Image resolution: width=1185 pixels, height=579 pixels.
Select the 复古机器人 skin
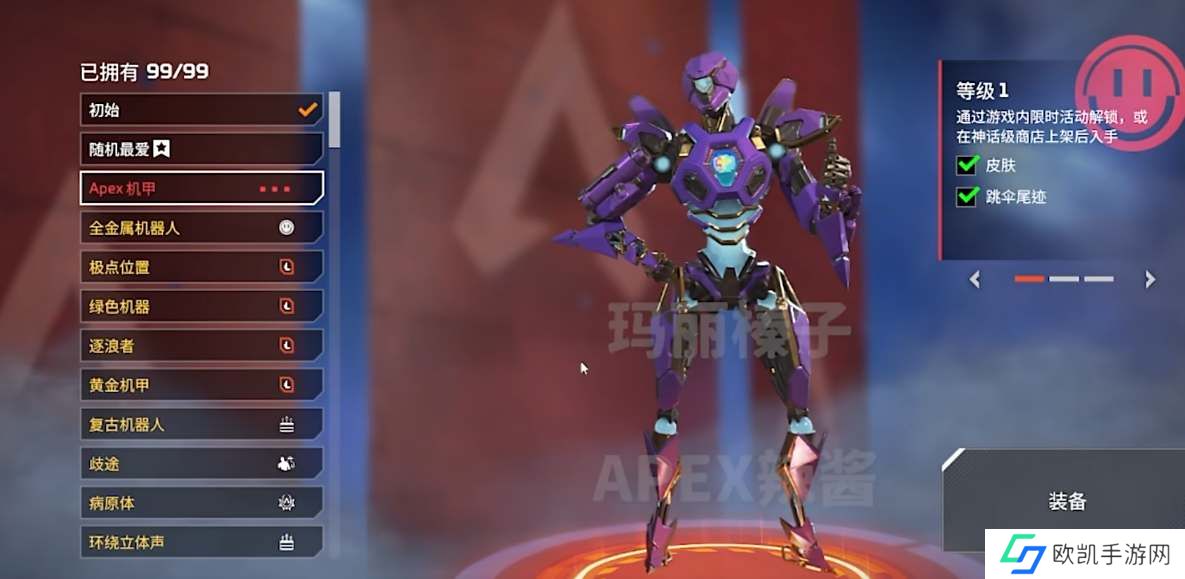(200, 424)
